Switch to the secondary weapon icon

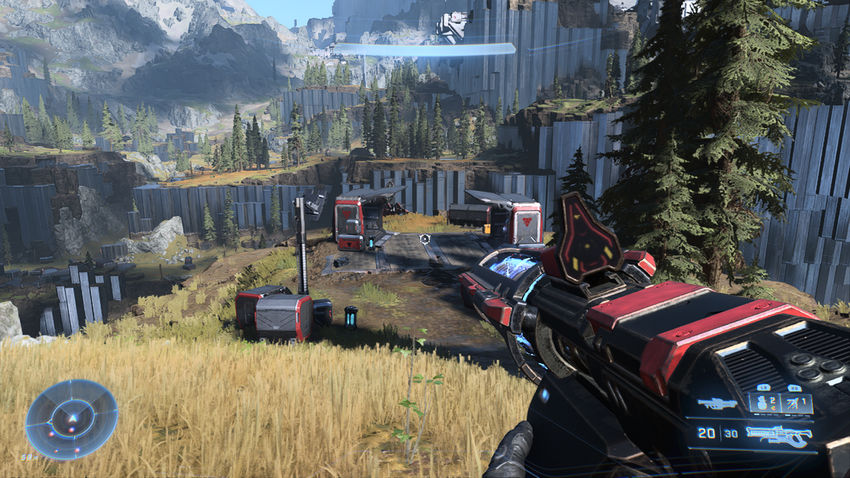[717, 403]
